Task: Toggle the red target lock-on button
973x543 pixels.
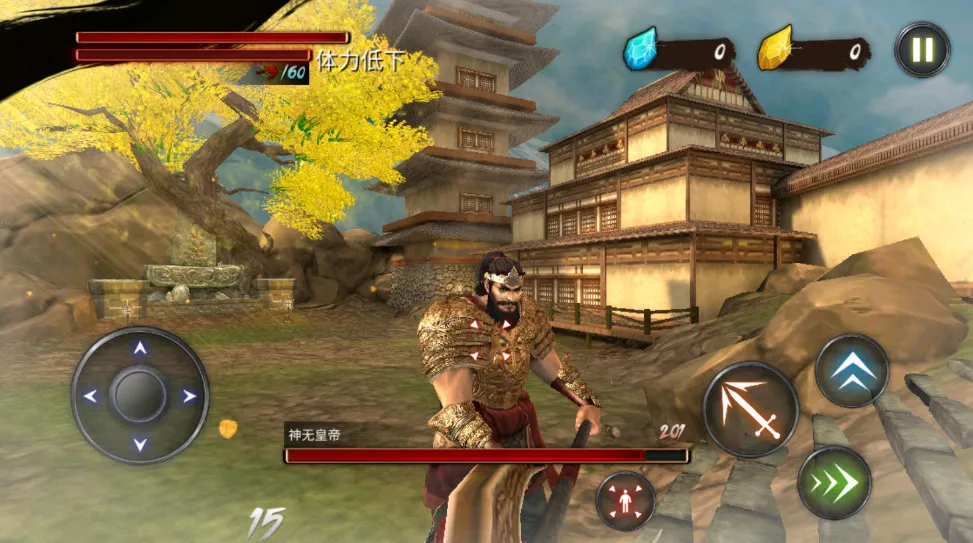Action: click(x=625, y=500)
